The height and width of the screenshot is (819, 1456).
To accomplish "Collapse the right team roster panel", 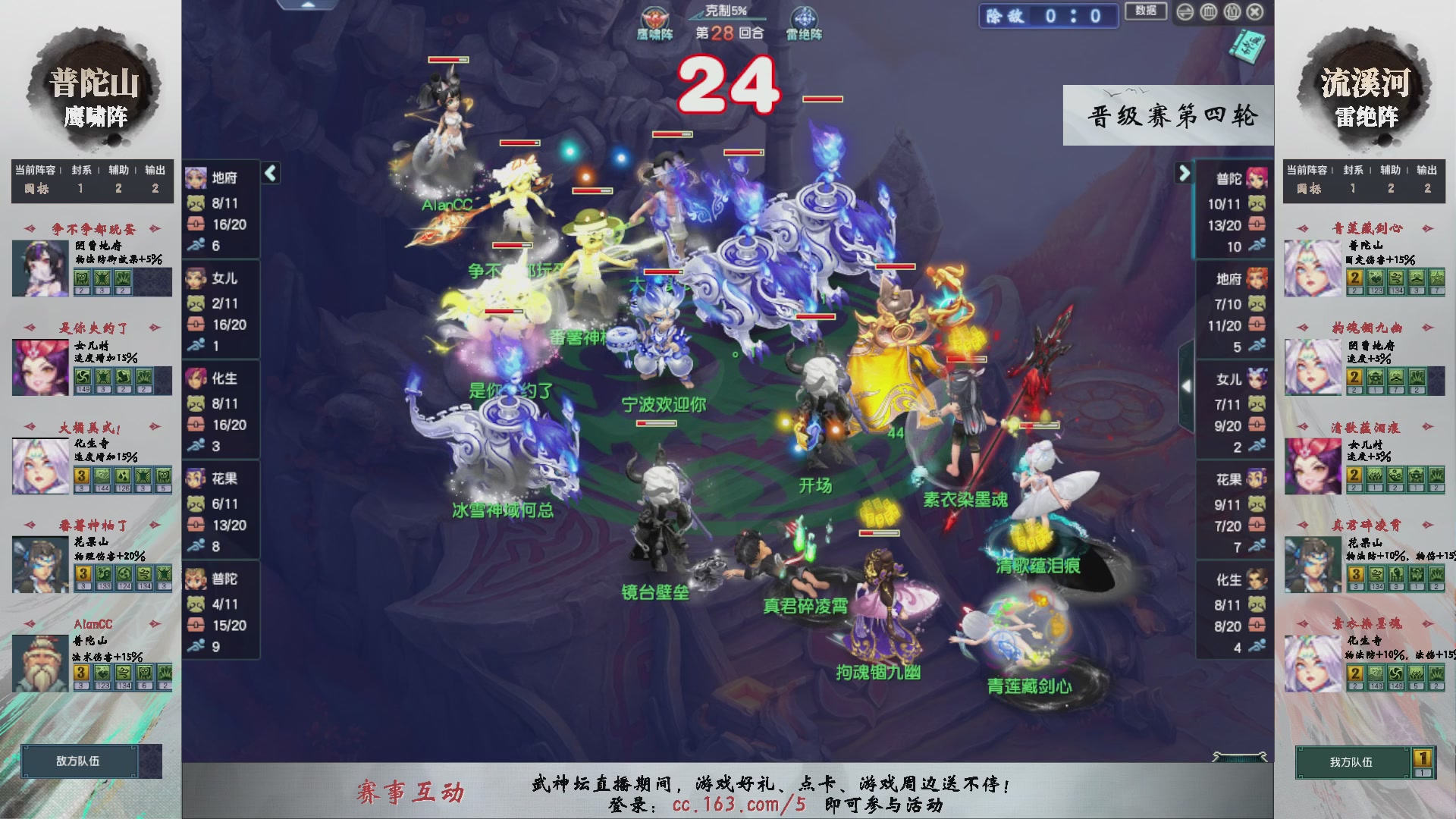I will point(1185,173).
